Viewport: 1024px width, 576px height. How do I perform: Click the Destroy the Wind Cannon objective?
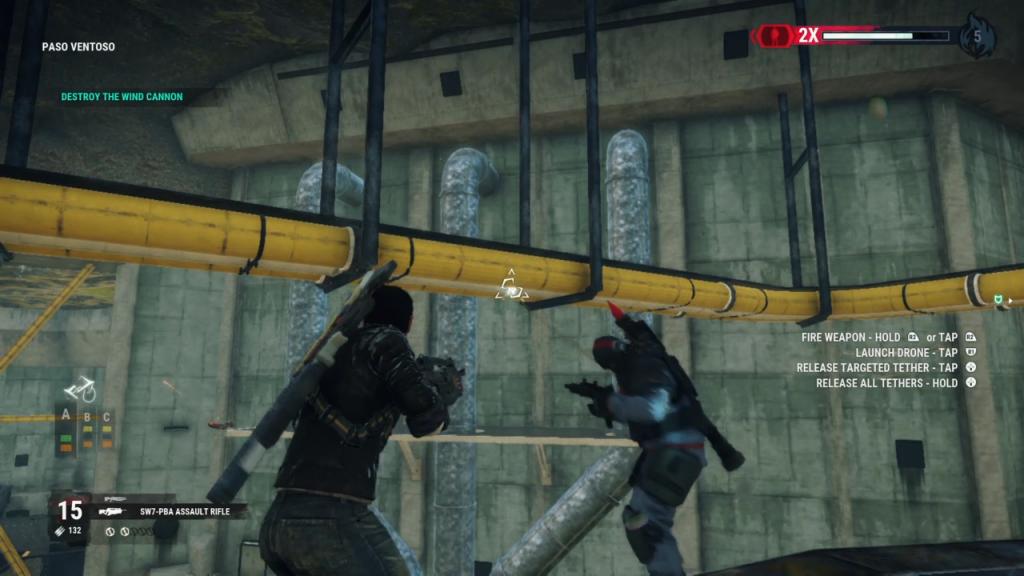(x=122, y=97)
